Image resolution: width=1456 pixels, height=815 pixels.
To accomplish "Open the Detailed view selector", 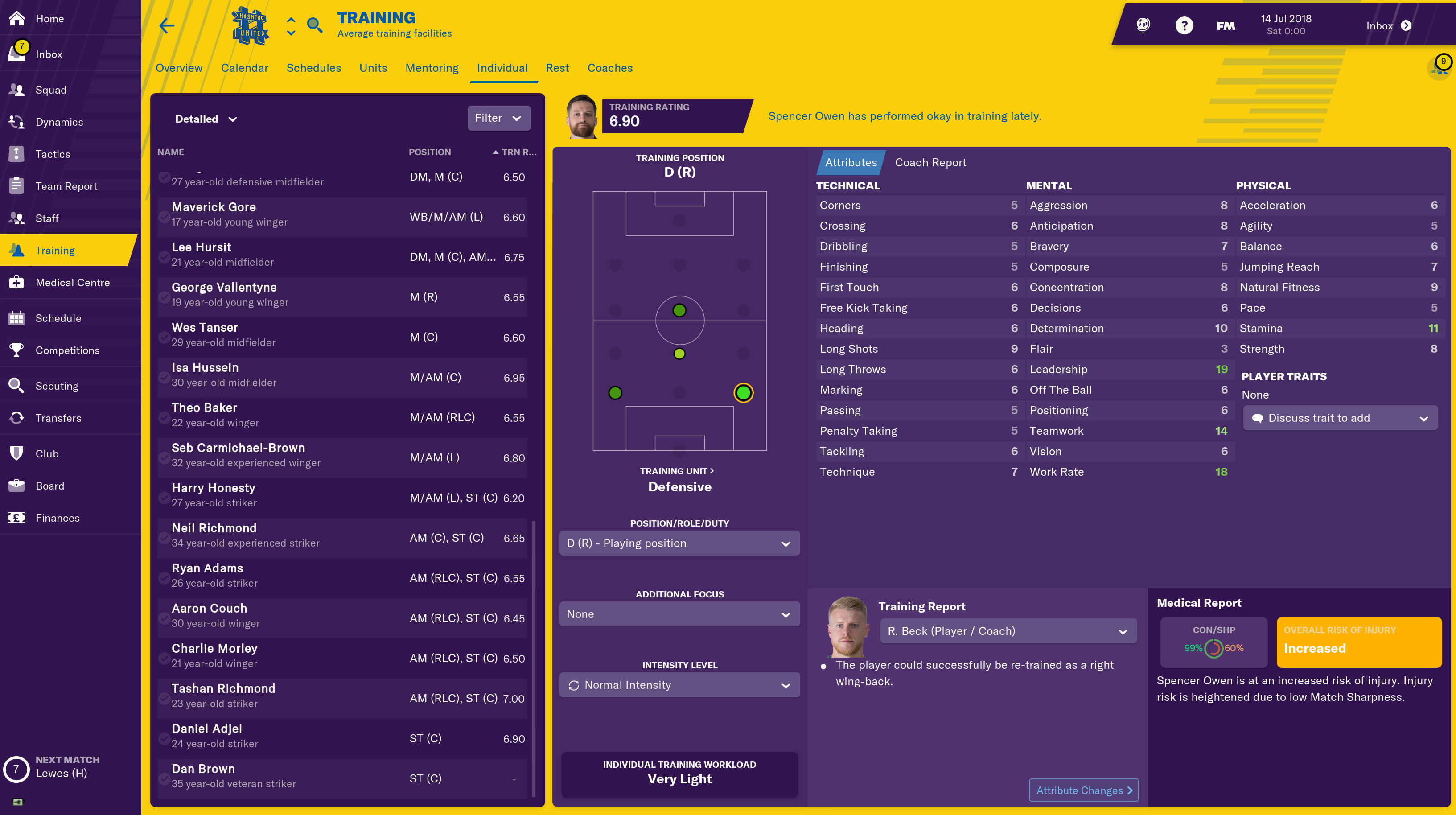I will [205, 119].
